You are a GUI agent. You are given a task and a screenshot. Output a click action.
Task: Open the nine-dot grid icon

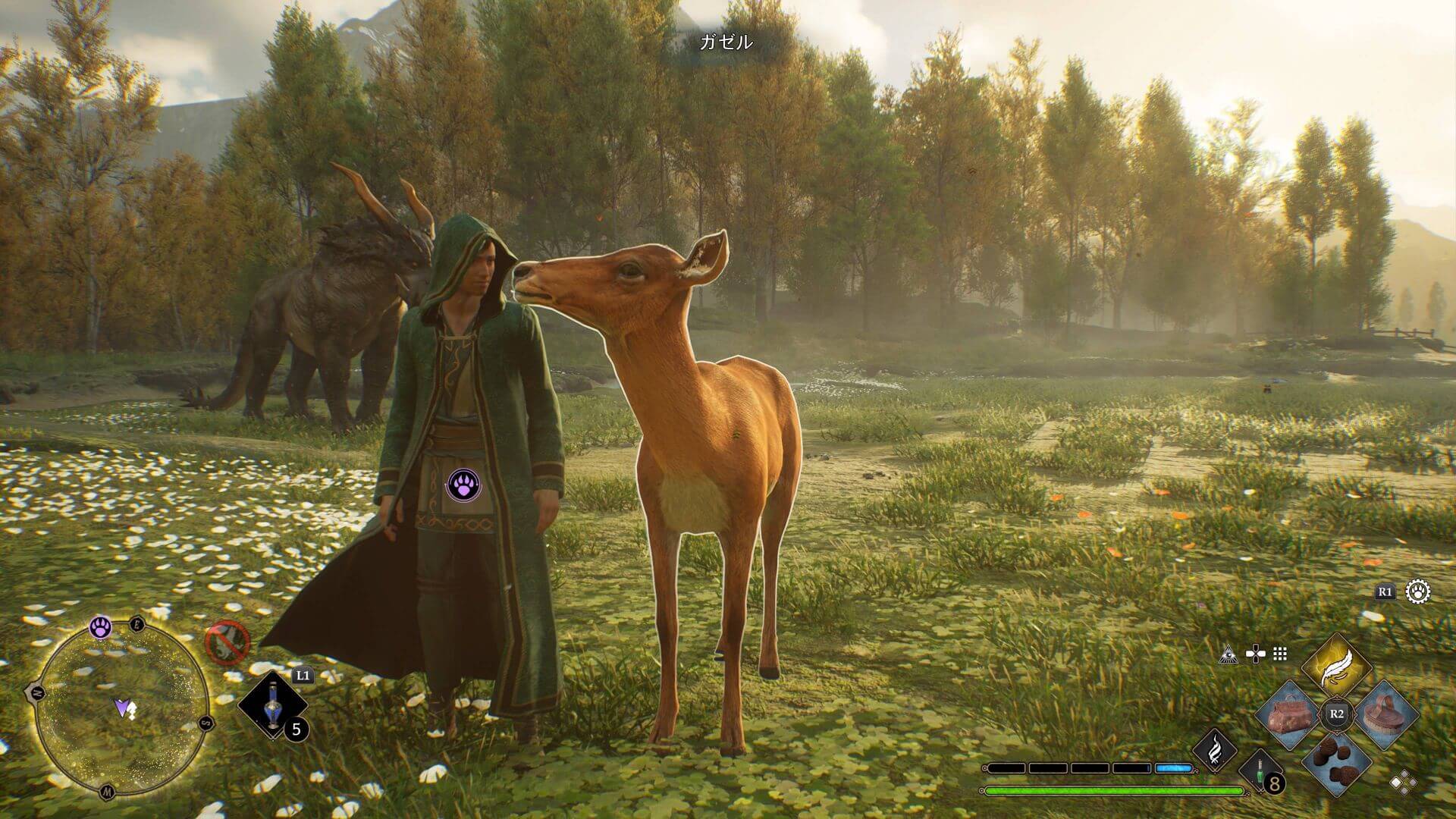coord(1280,654)
